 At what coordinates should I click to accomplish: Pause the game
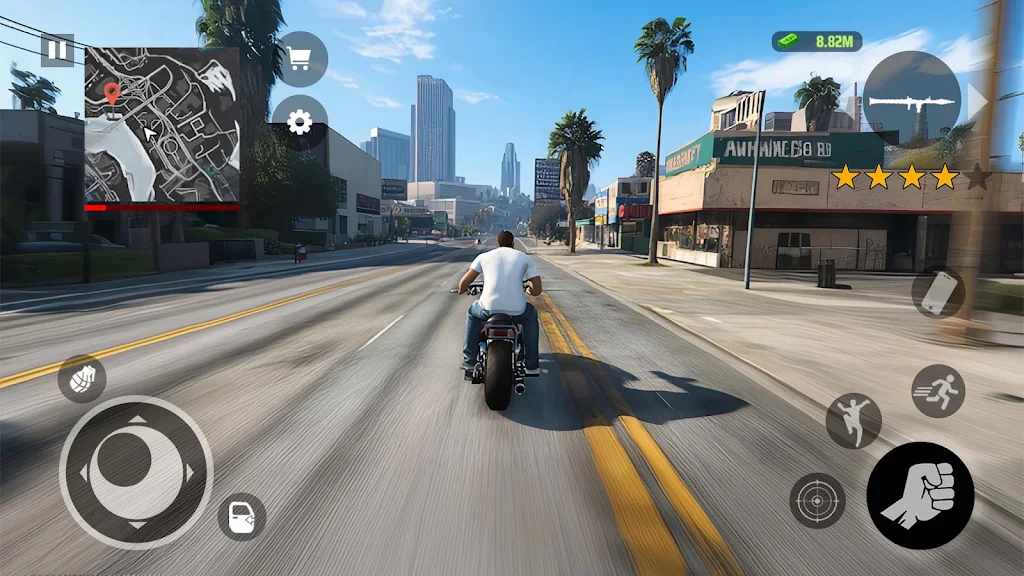click(x=57, y=50)
